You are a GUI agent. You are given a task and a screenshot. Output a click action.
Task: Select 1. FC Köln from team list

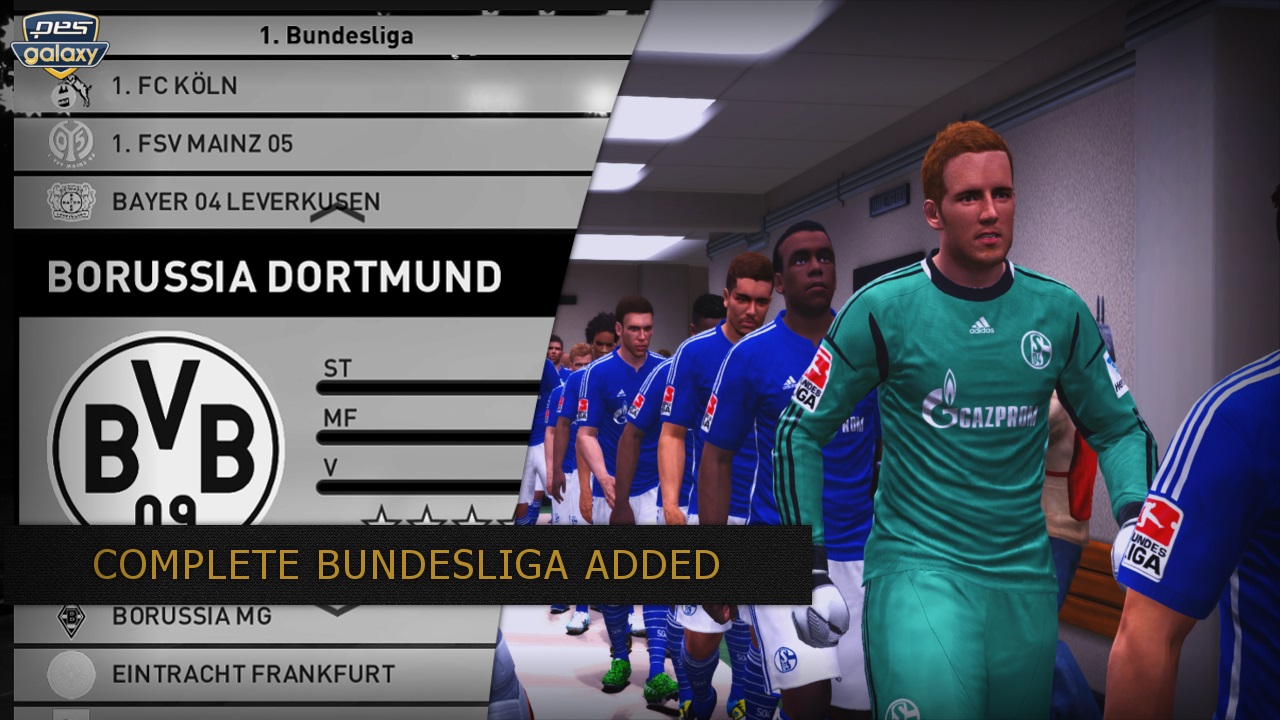point(175,87)
